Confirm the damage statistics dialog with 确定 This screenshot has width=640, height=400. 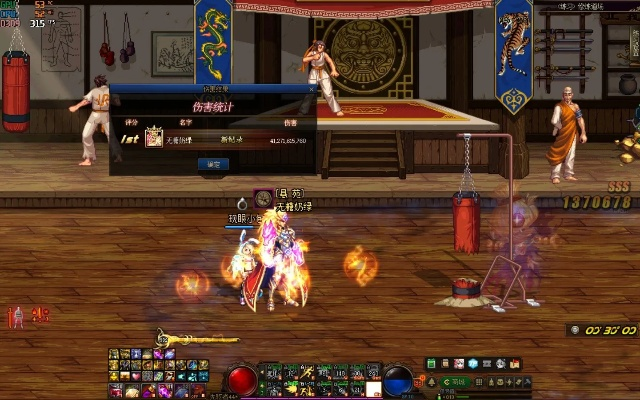click(213, 163)
